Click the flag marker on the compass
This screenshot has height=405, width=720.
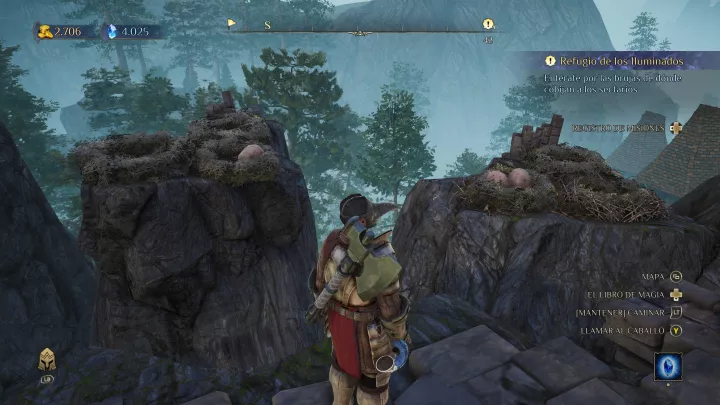(x=232, y=23)
